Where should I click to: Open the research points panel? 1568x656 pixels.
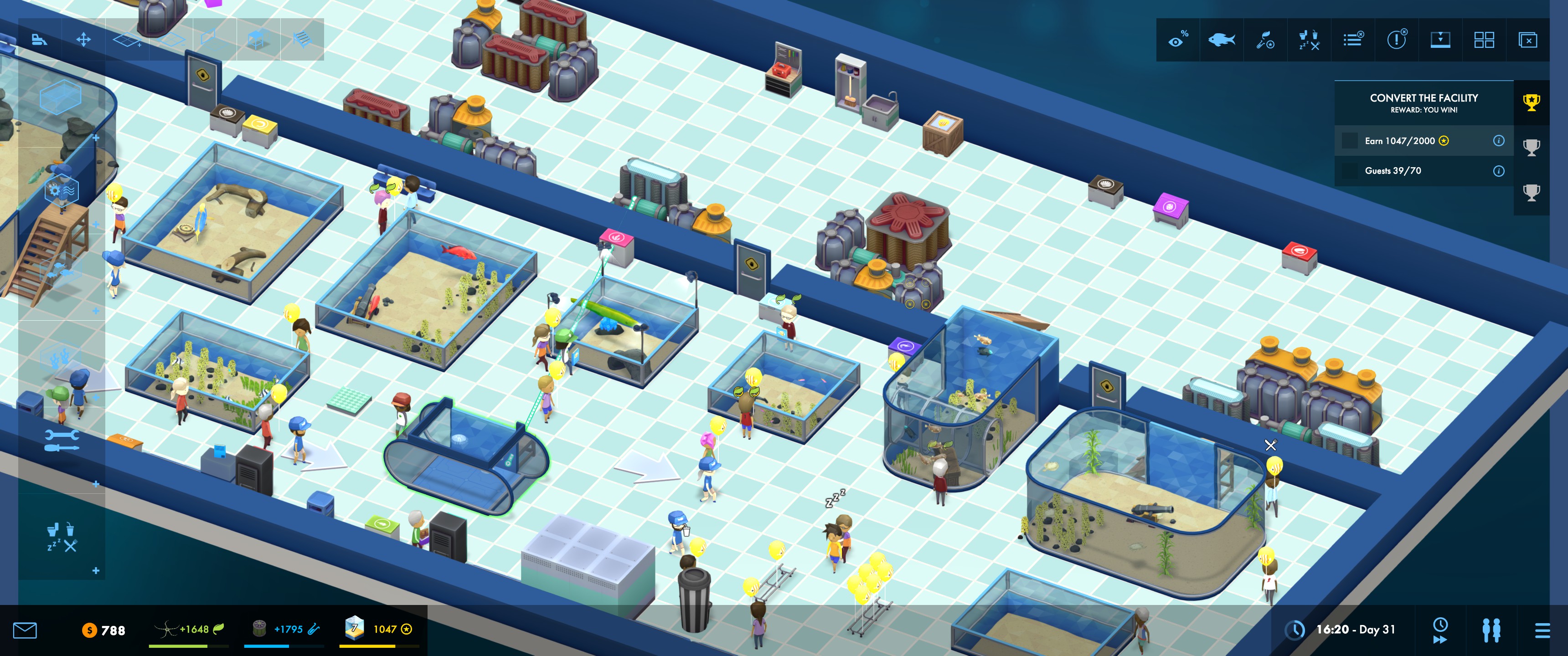pyautogui.click(x=1265, y=40)
